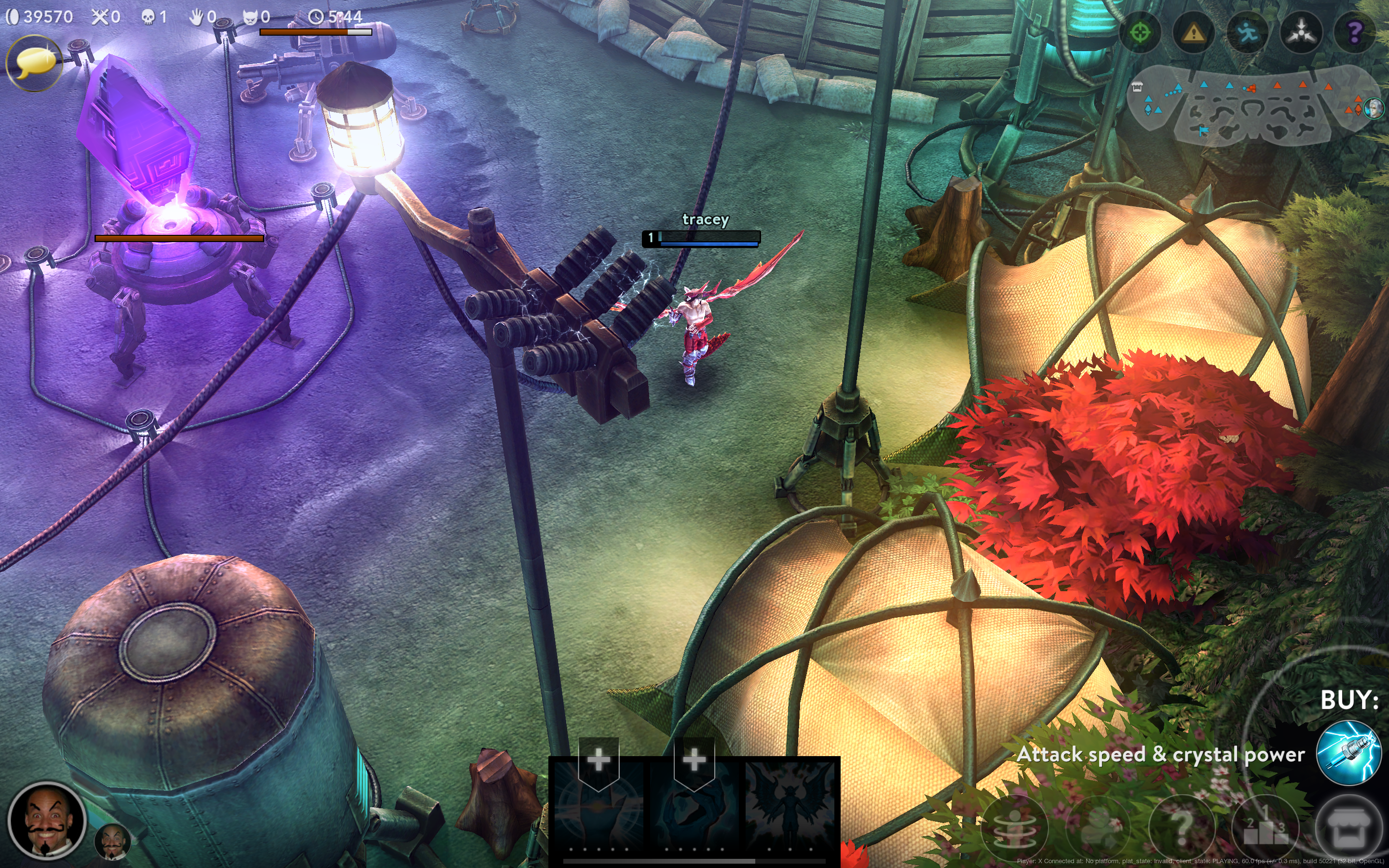Tap the figure with arrow button
Image resolution: width=1389 pixels, height=868 pixels.
click(x=1097, y=827)
